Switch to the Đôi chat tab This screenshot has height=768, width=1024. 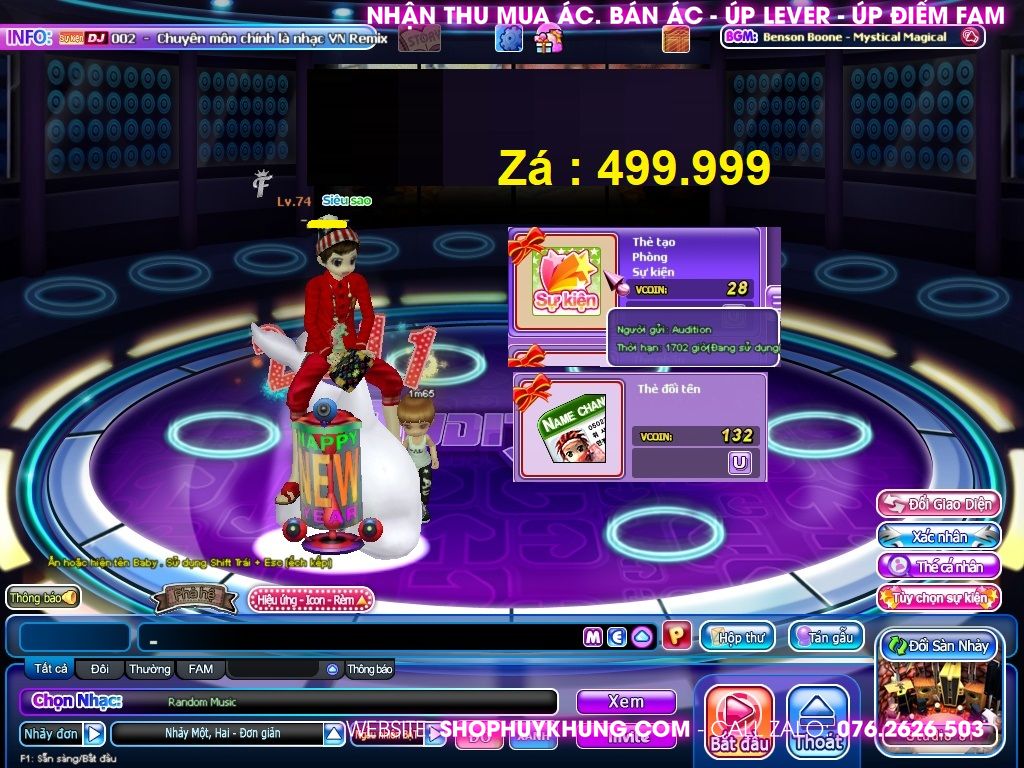tap(100, 669)
